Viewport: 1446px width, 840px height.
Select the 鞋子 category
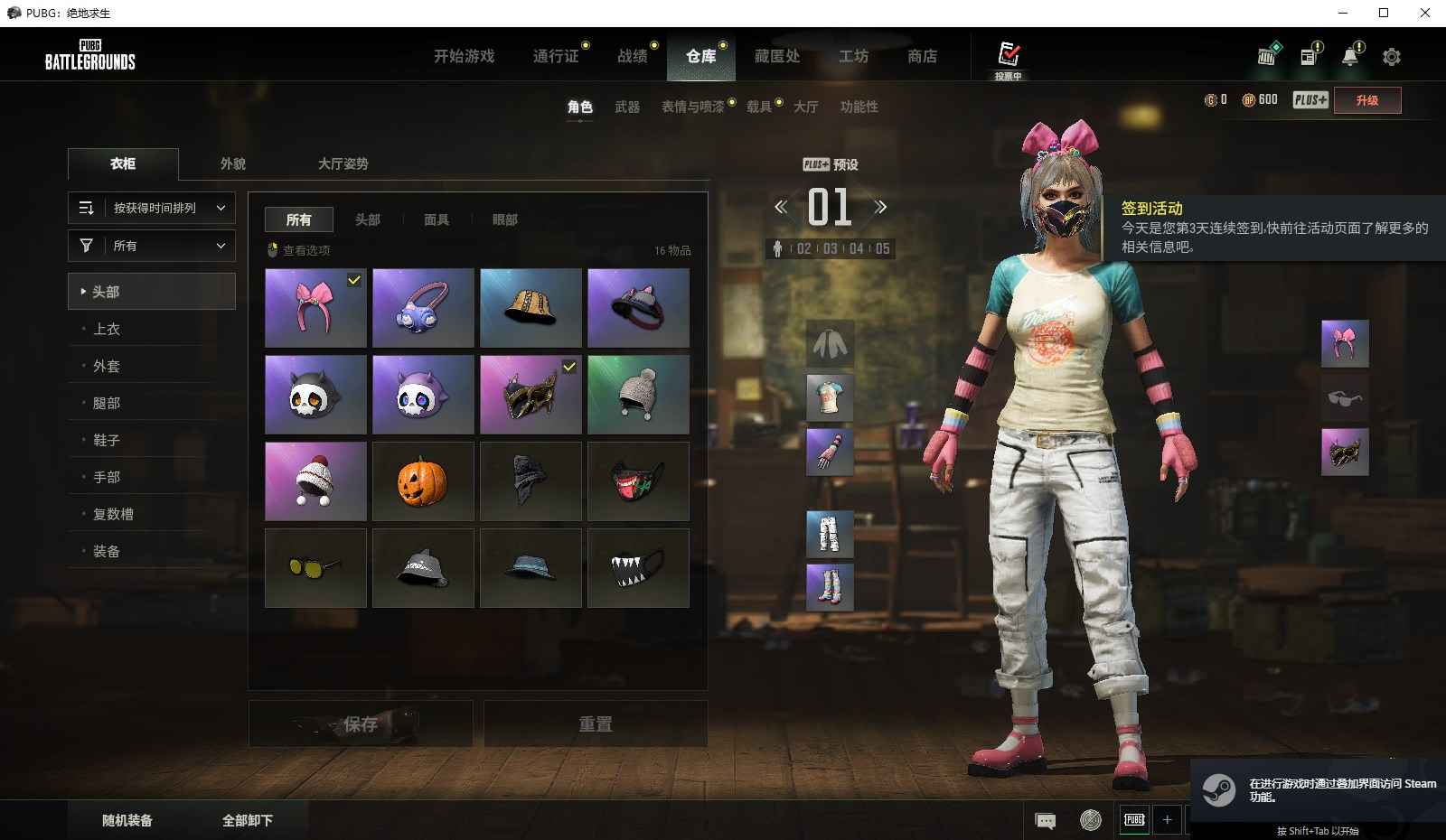[x=107, y=440]
